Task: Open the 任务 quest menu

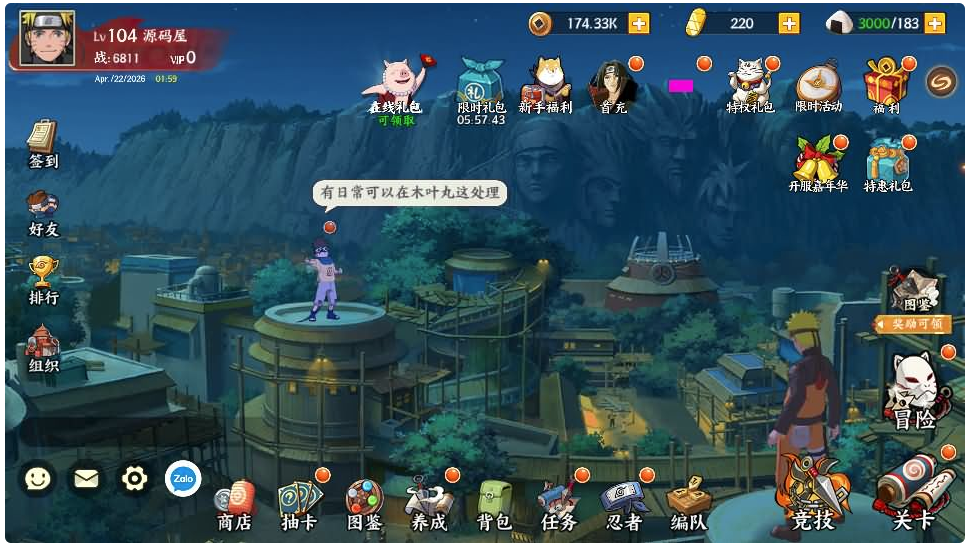Action: coord(558,504)
